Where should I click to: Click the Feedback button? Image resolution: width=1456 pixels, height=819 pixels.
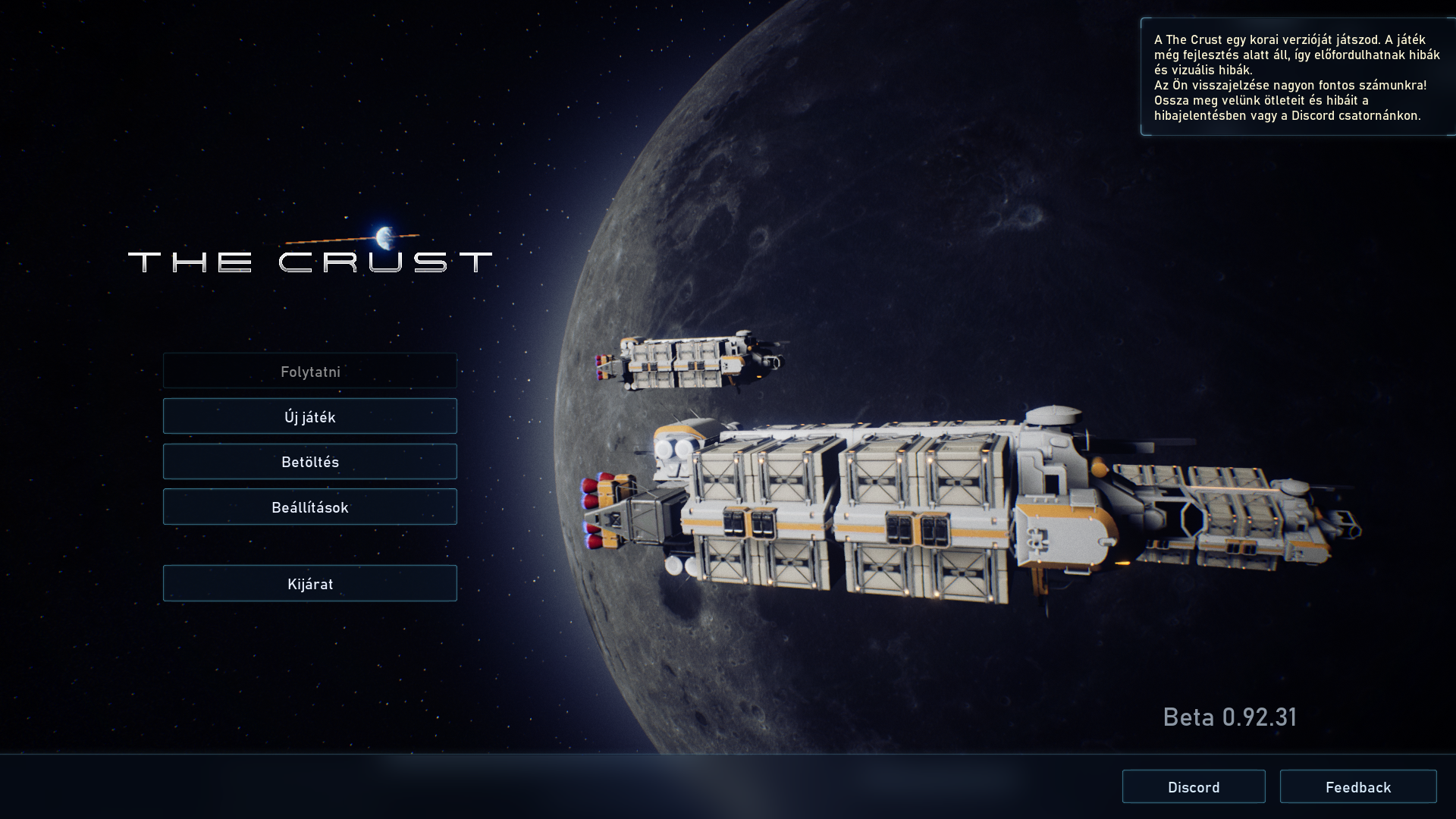point(1357,786)
